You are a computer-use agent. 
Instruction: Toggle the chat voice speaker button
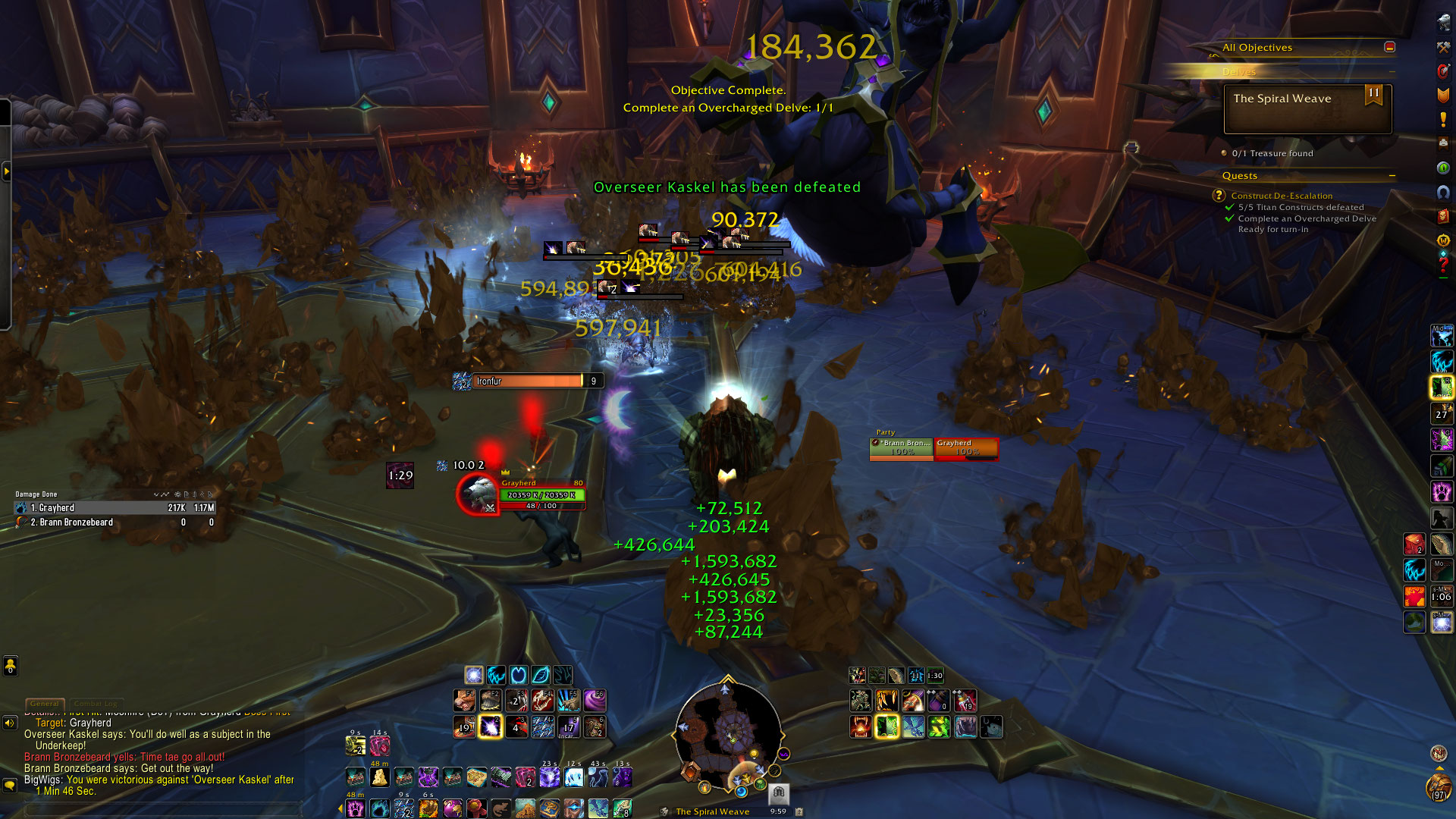click(10, 723)
